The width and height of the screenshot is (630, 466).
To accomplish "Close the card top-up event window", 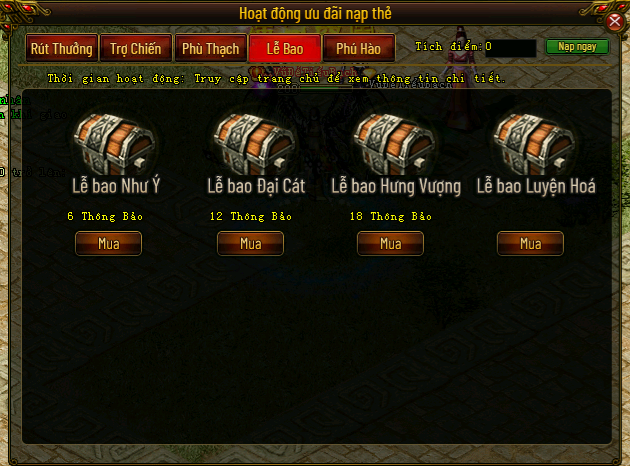I will pos(616,20).
